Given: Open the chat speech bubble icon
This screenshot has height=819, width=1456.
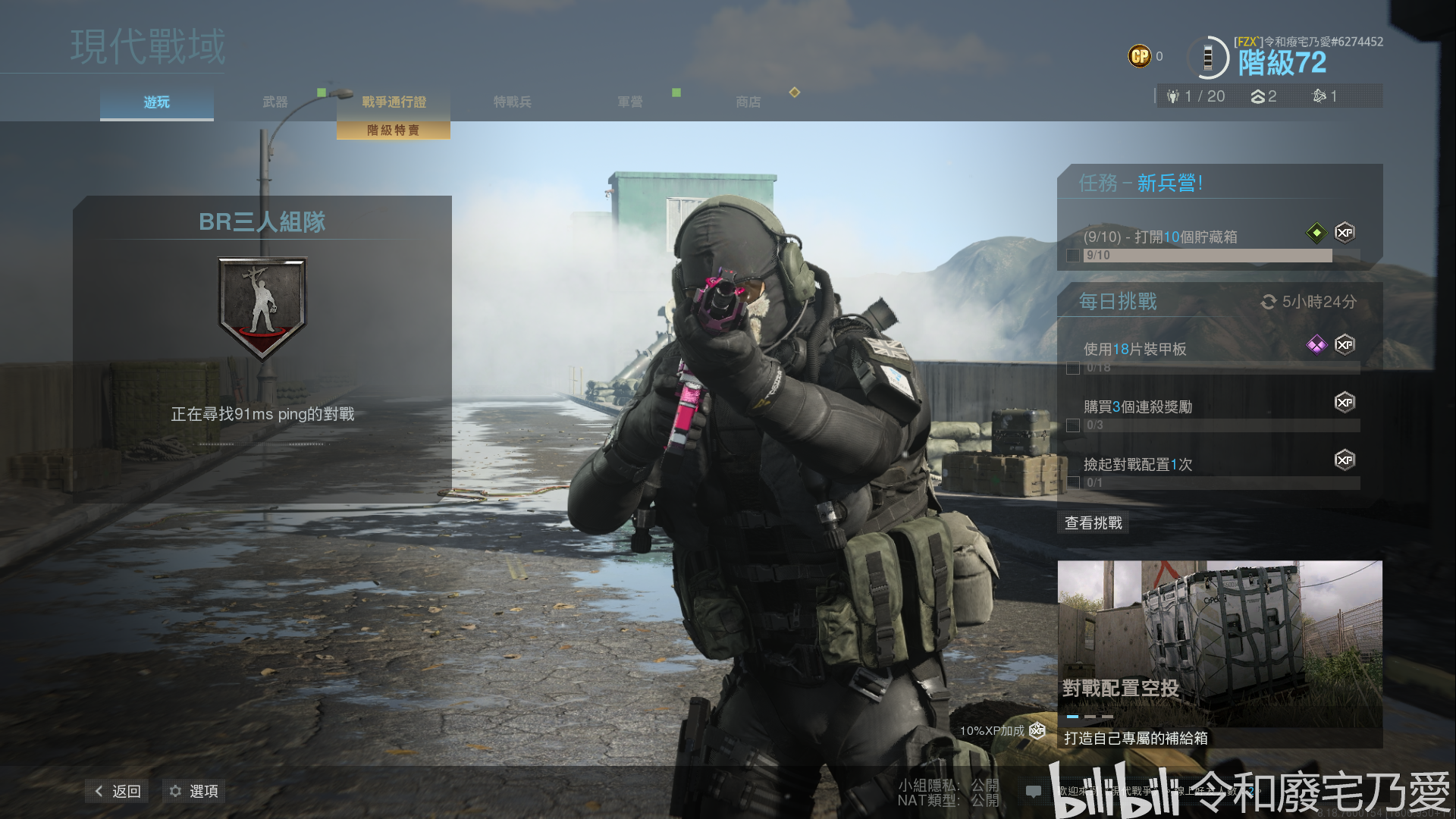Looking at the screenshot, I should pyautogui.click(x=1033, y=792).
